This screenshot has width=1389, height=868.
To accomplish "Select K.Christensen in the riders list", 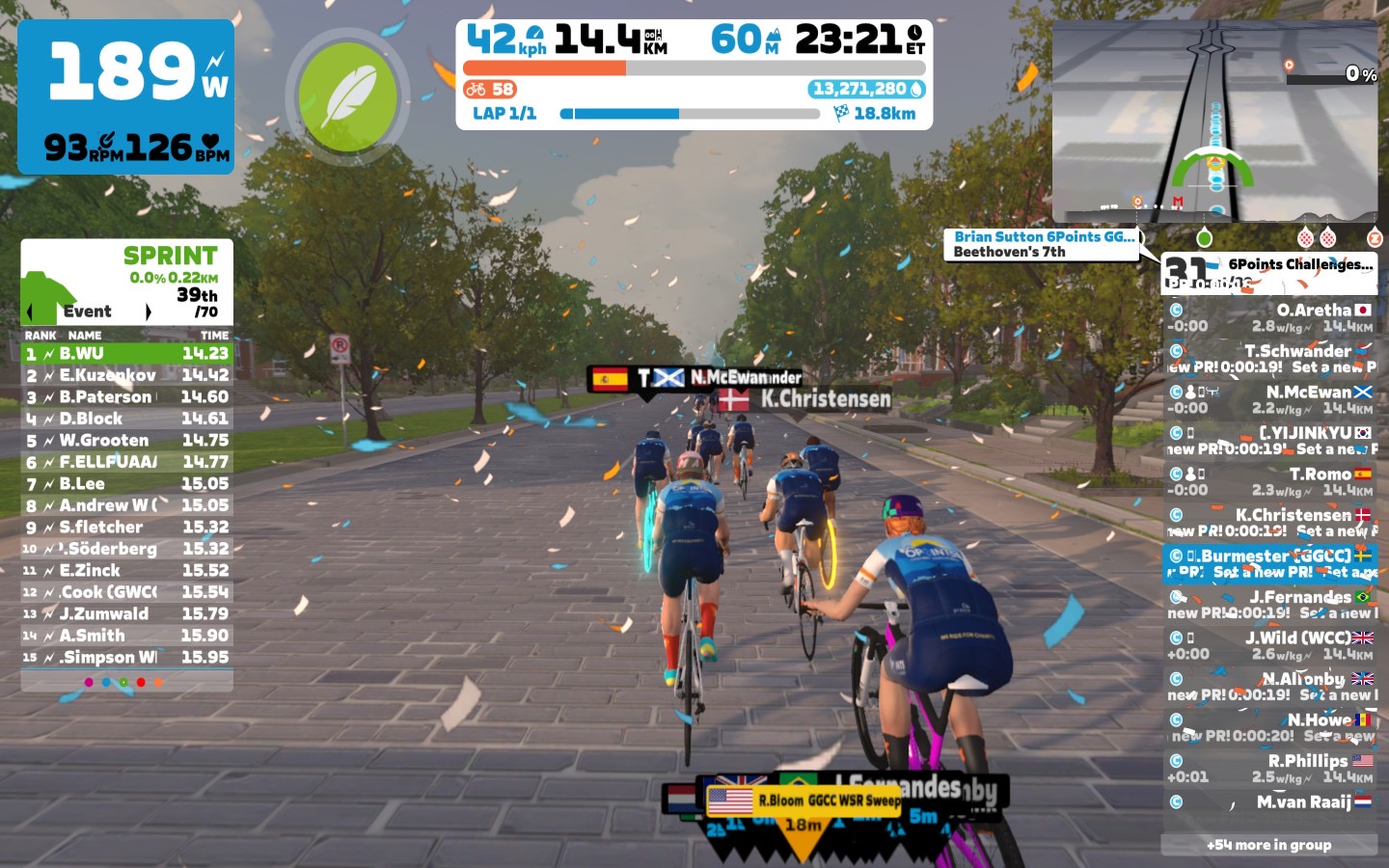I will (x=1269, y=523).
